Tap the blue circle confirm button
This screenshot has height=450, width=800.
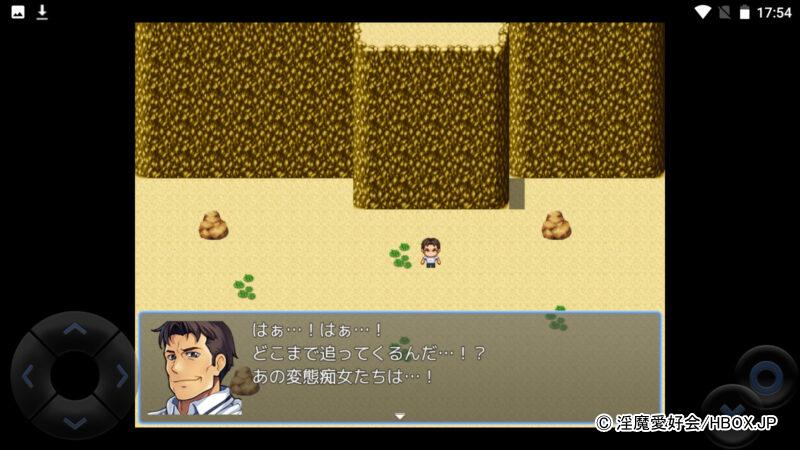coord(766,377)
